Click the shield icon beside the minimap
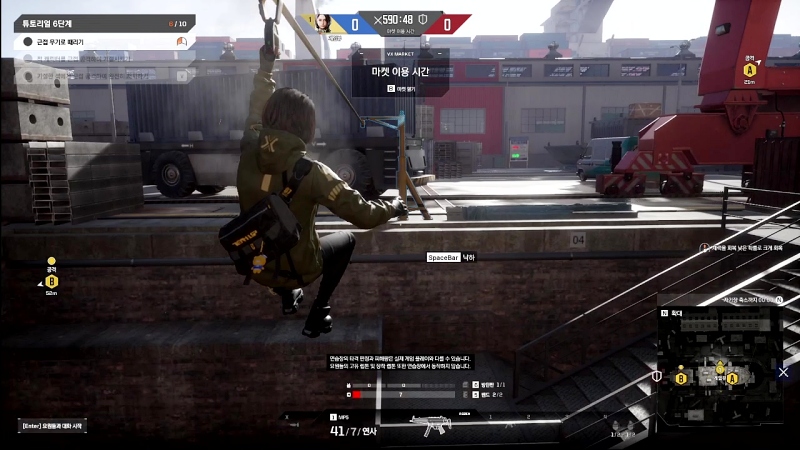Screen dimensions: 800x450 click(656, 376)
